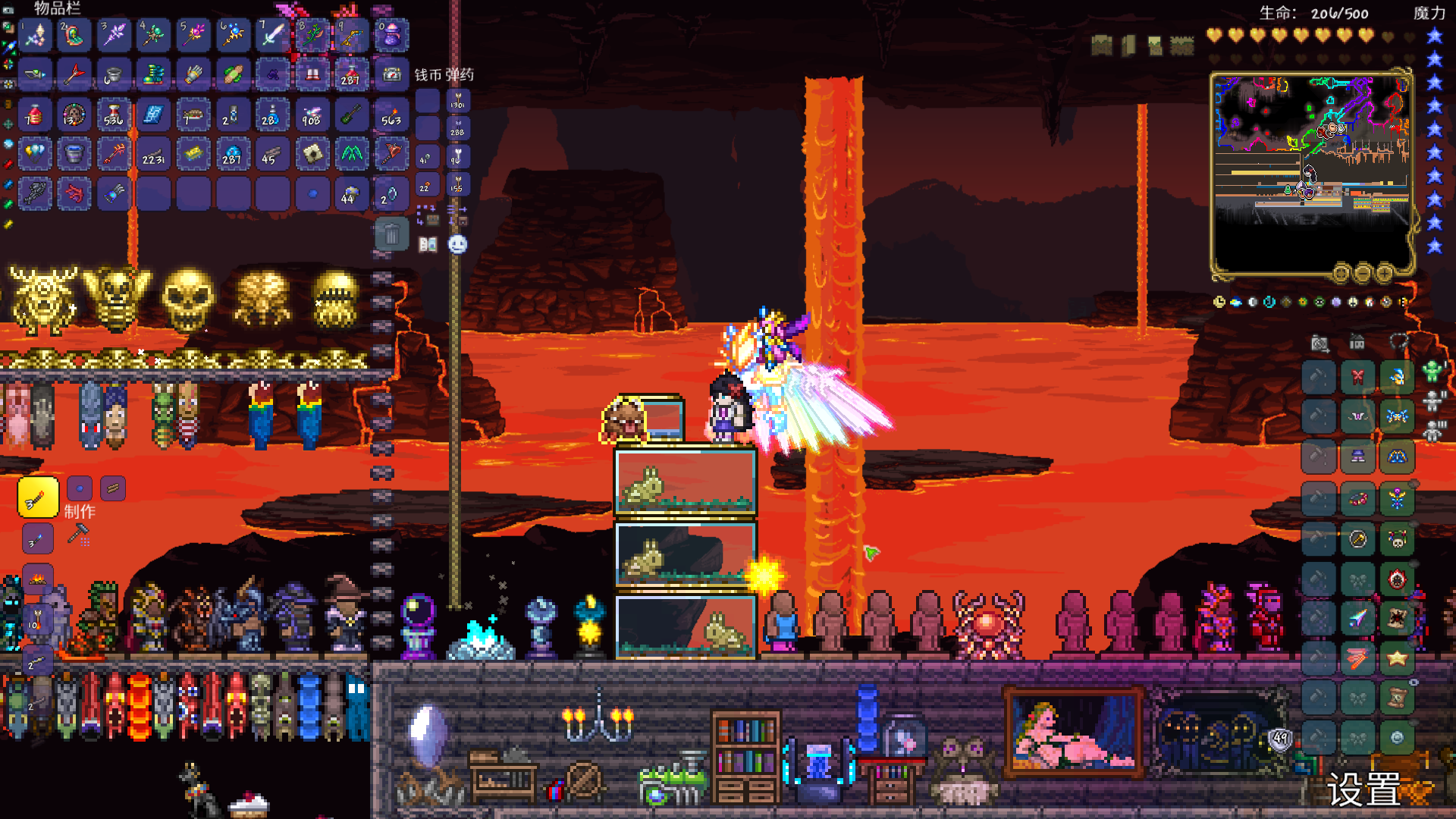Select the balloon bundle inventory slot
Image resolution: width=1456 pixels, height=819 pixels.
click(35, 154)
